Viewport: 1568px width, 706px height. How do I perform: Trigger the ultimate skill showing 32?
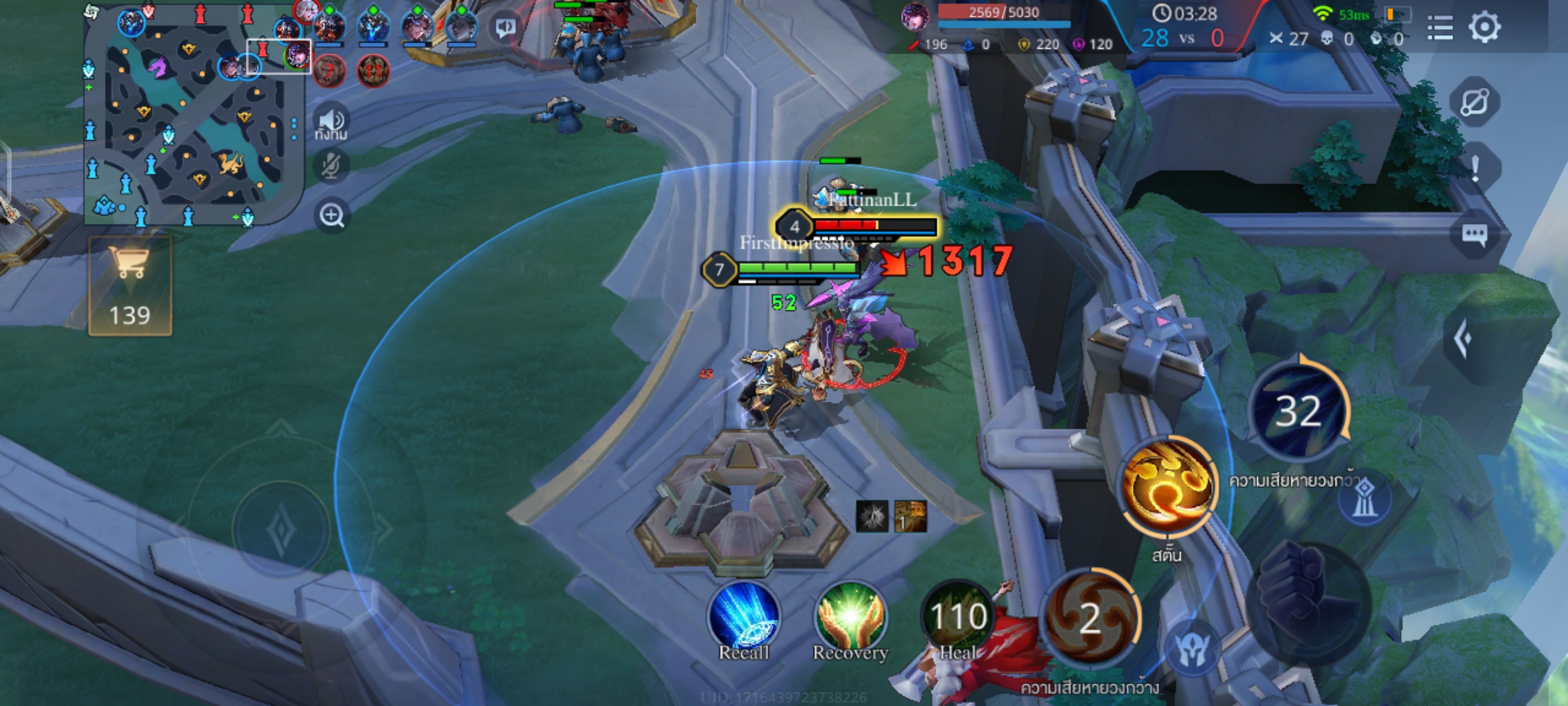tap(1298, 410)
